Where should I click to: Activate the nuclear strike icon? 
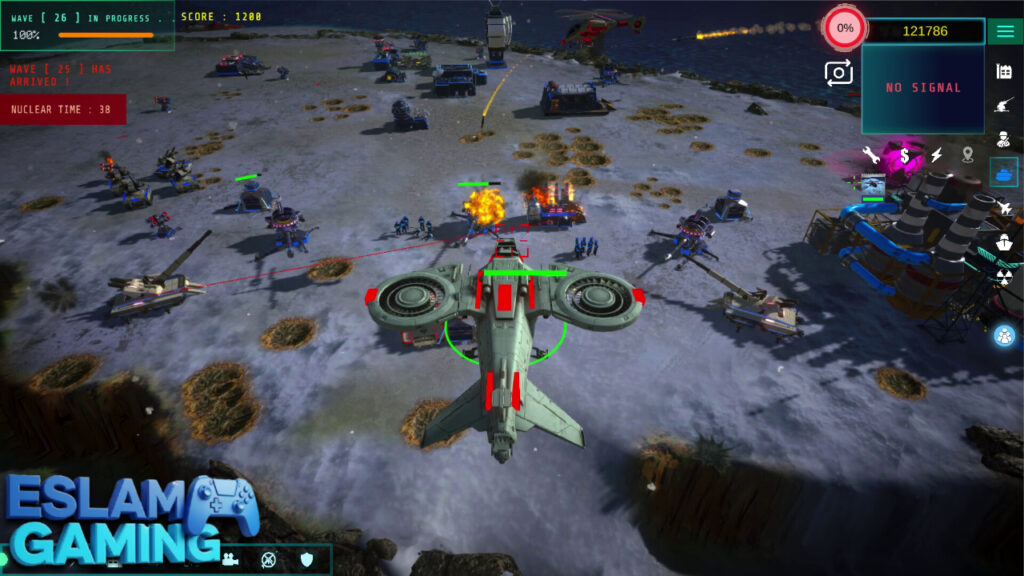pos(1004,275)
